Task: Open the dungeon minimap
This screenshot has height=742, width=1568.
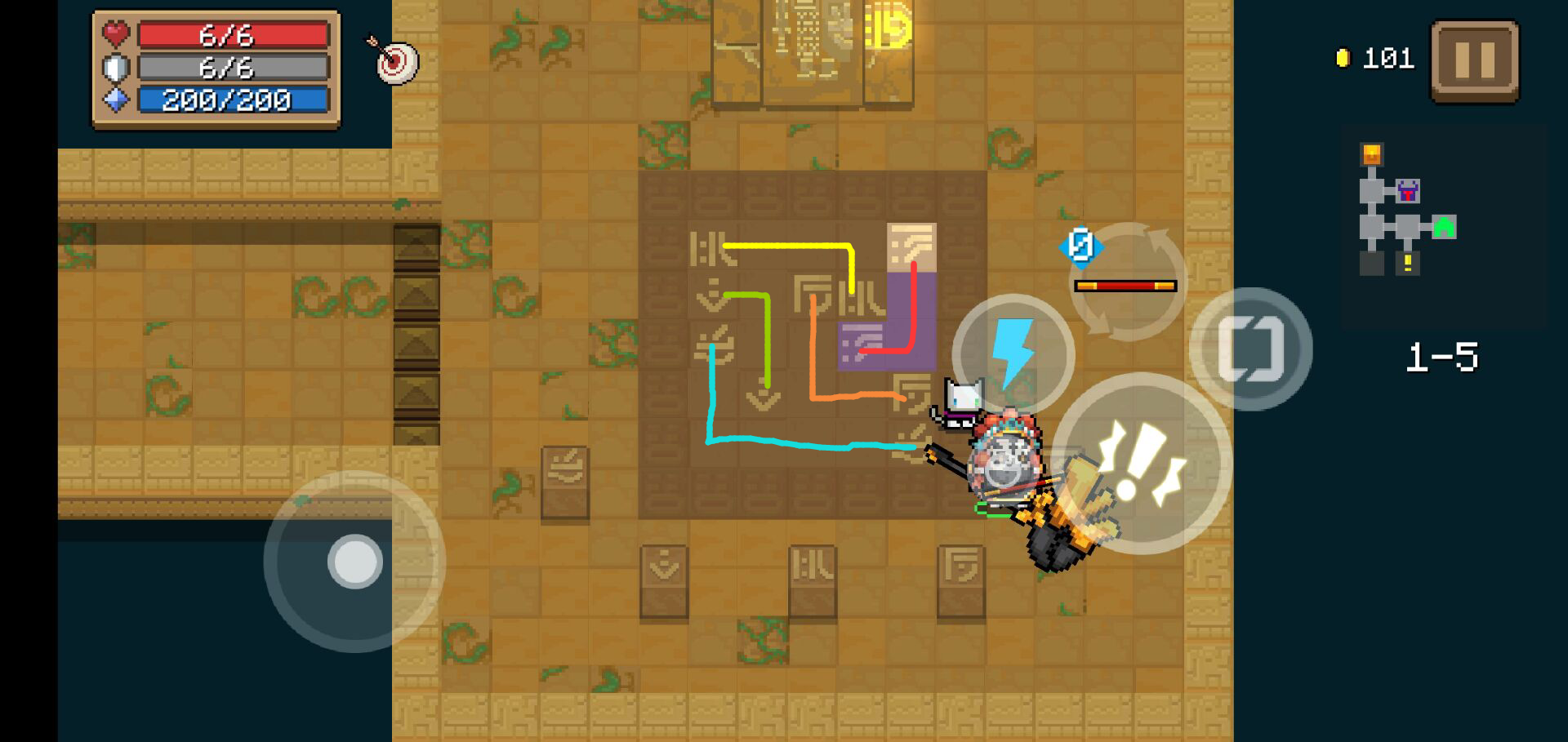Action: point(1406,211)
